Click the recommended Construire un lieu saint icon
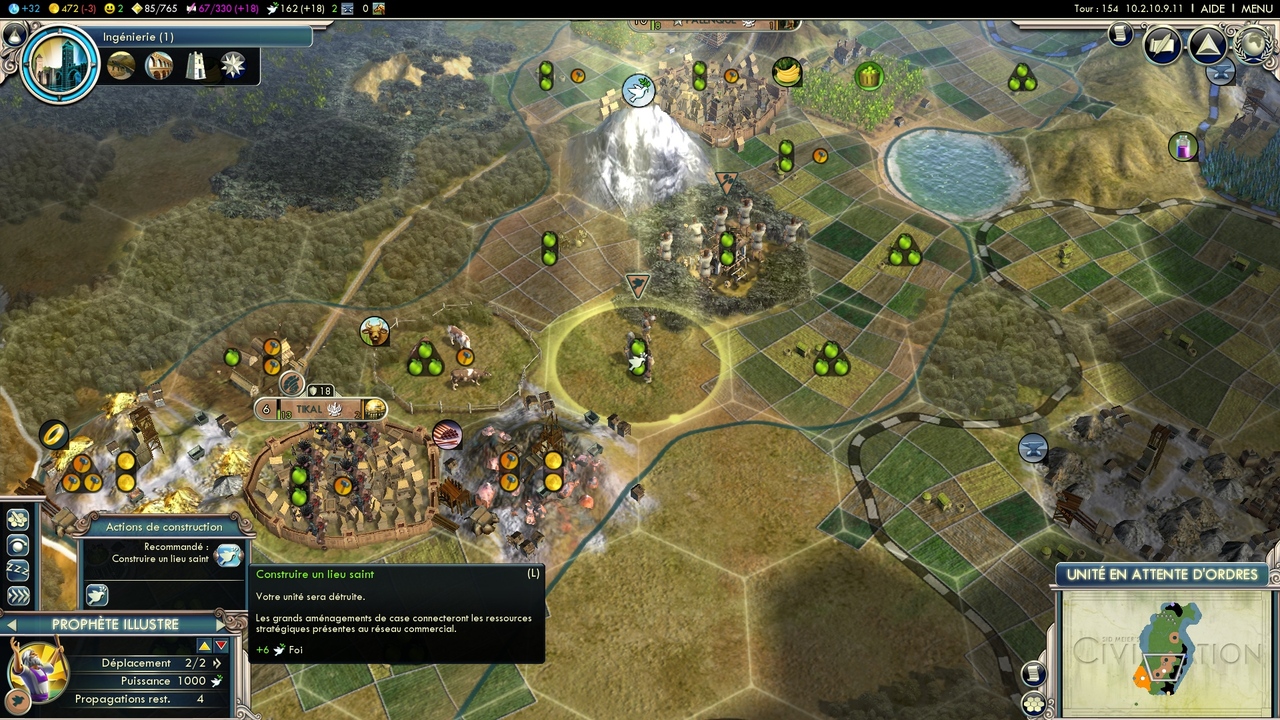The image size is (1280, 720). click(228, 554)
